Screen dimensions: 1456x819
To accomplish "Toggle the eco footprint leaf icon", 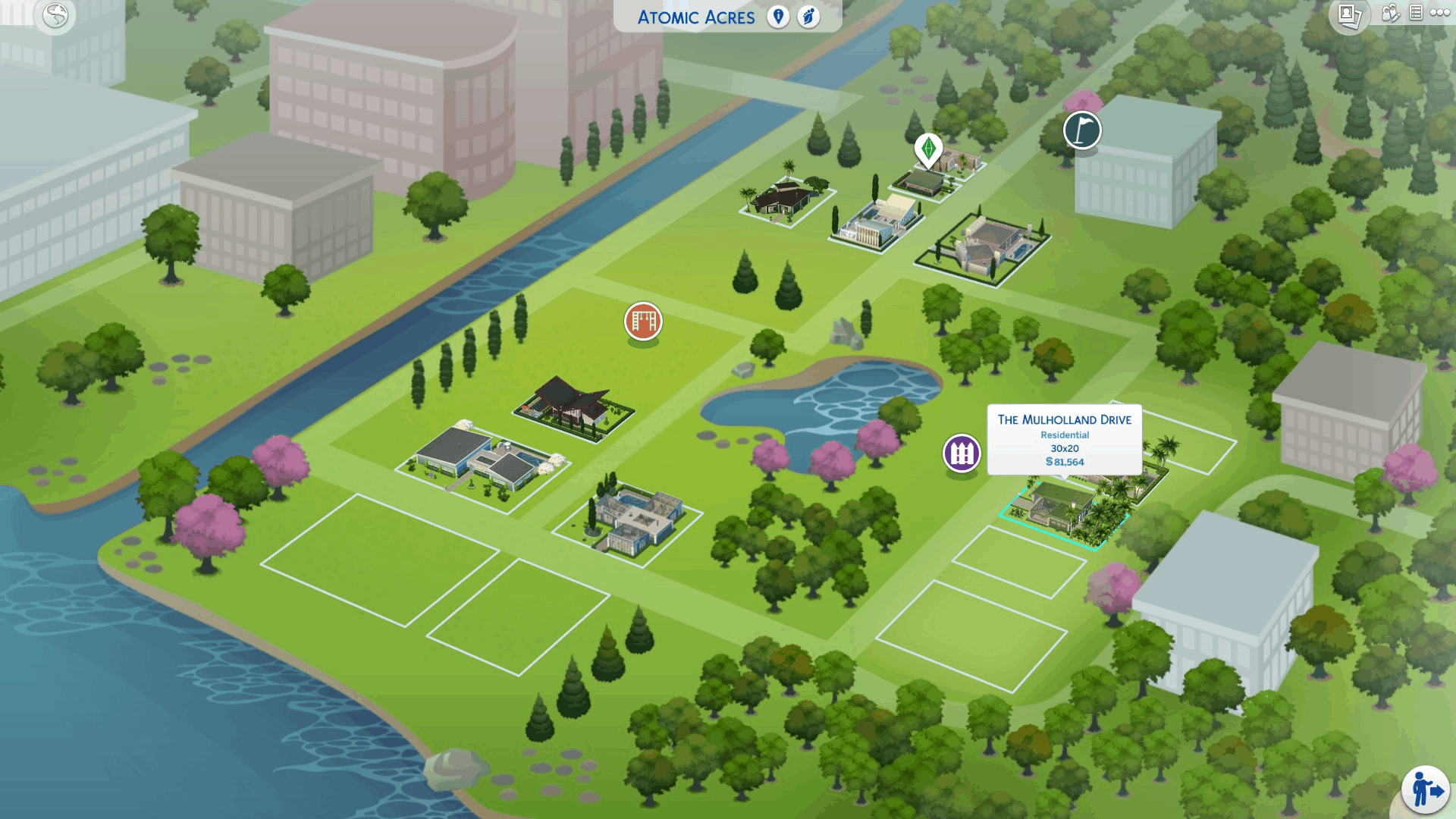I will tap(809, 17).
